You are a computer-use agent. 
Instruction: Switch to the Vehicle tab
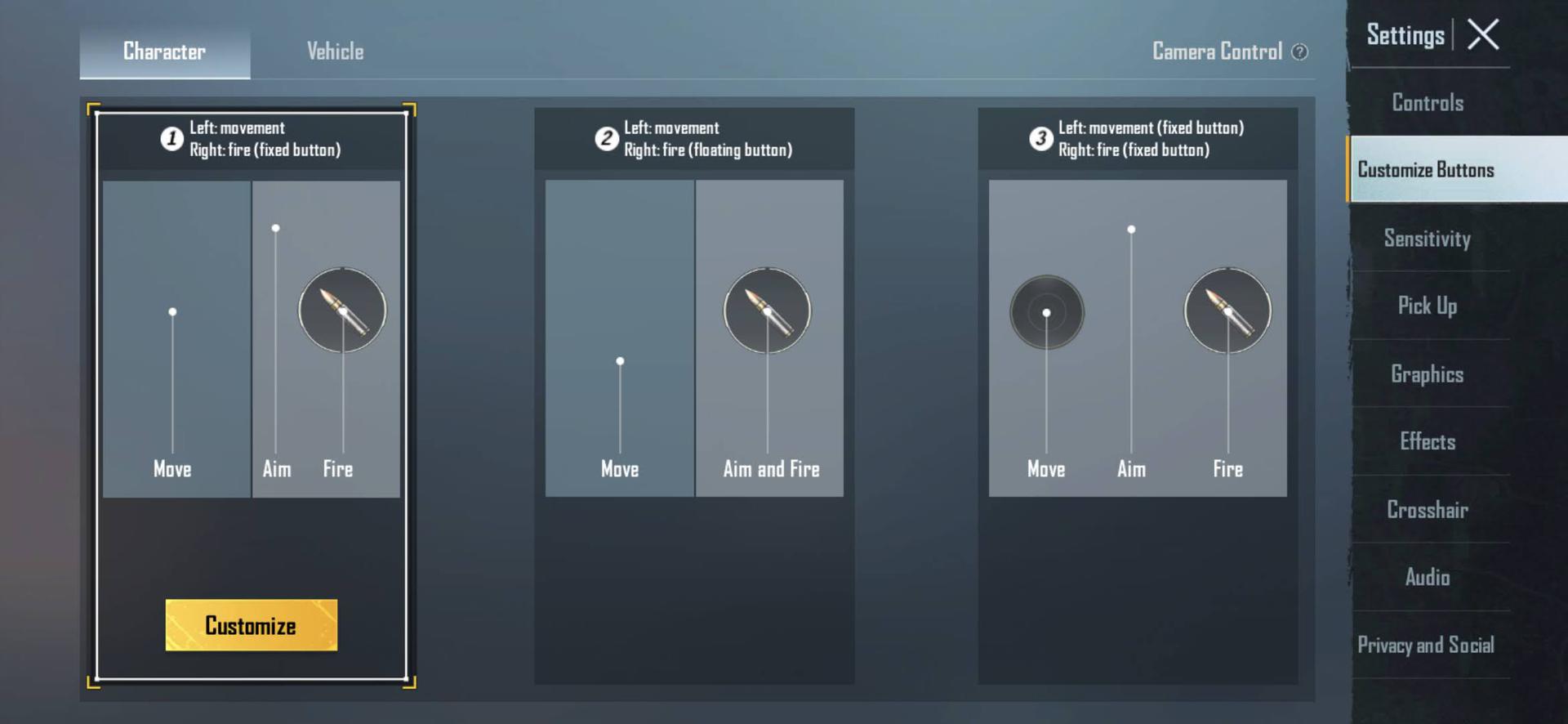coord(335,51)
